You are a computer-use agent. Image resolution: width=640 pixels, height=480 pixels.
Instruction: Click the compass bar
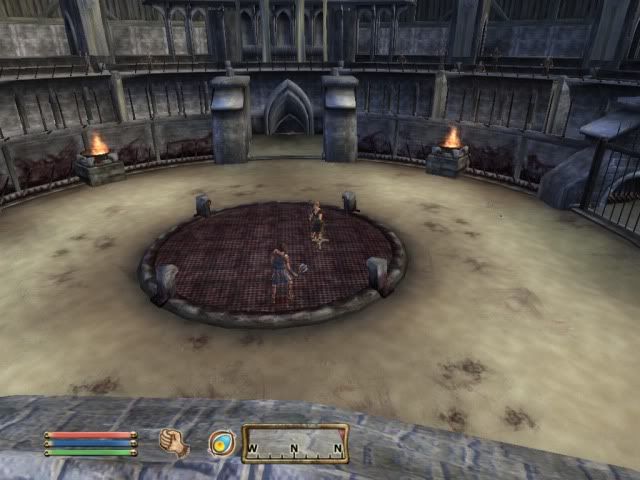295,443
